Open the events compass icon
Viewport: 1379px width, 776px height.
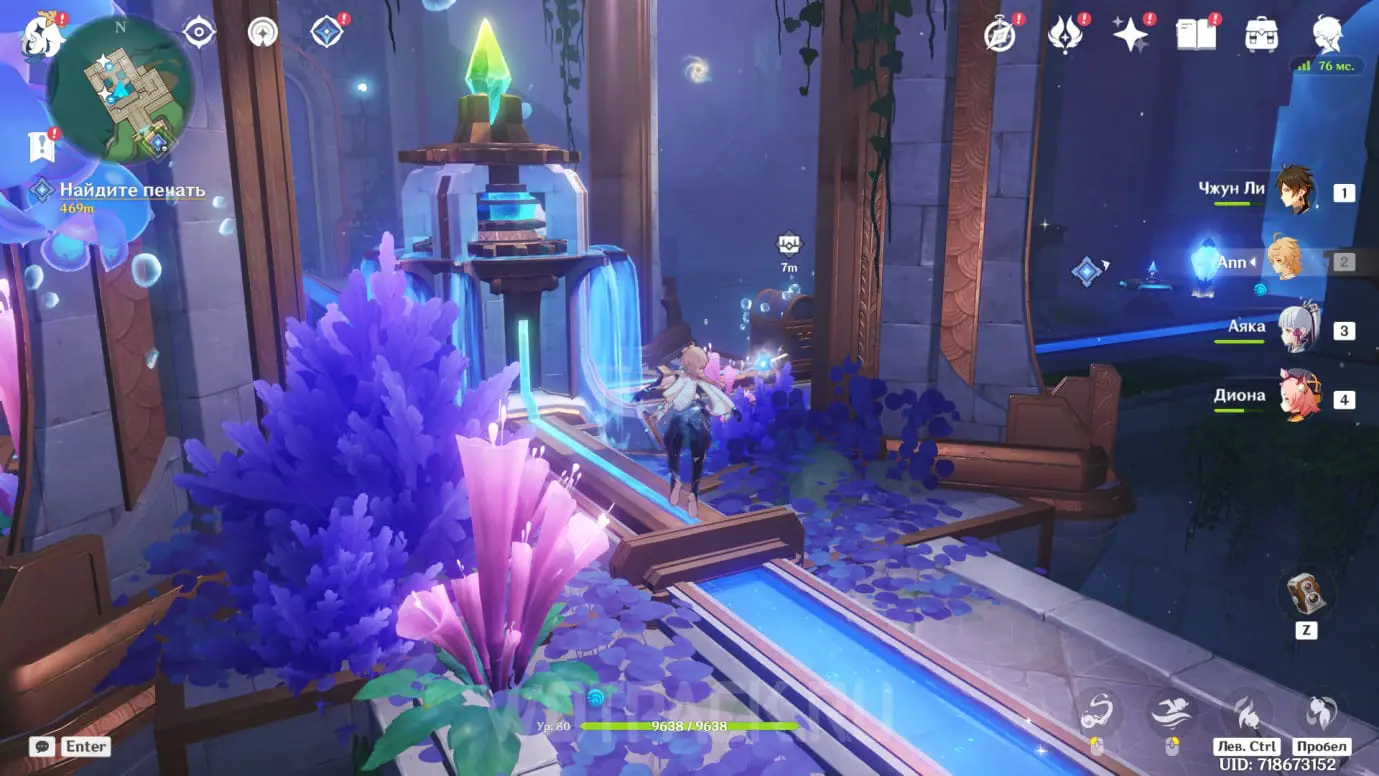pyautogui.click(x=1000, y=34)
